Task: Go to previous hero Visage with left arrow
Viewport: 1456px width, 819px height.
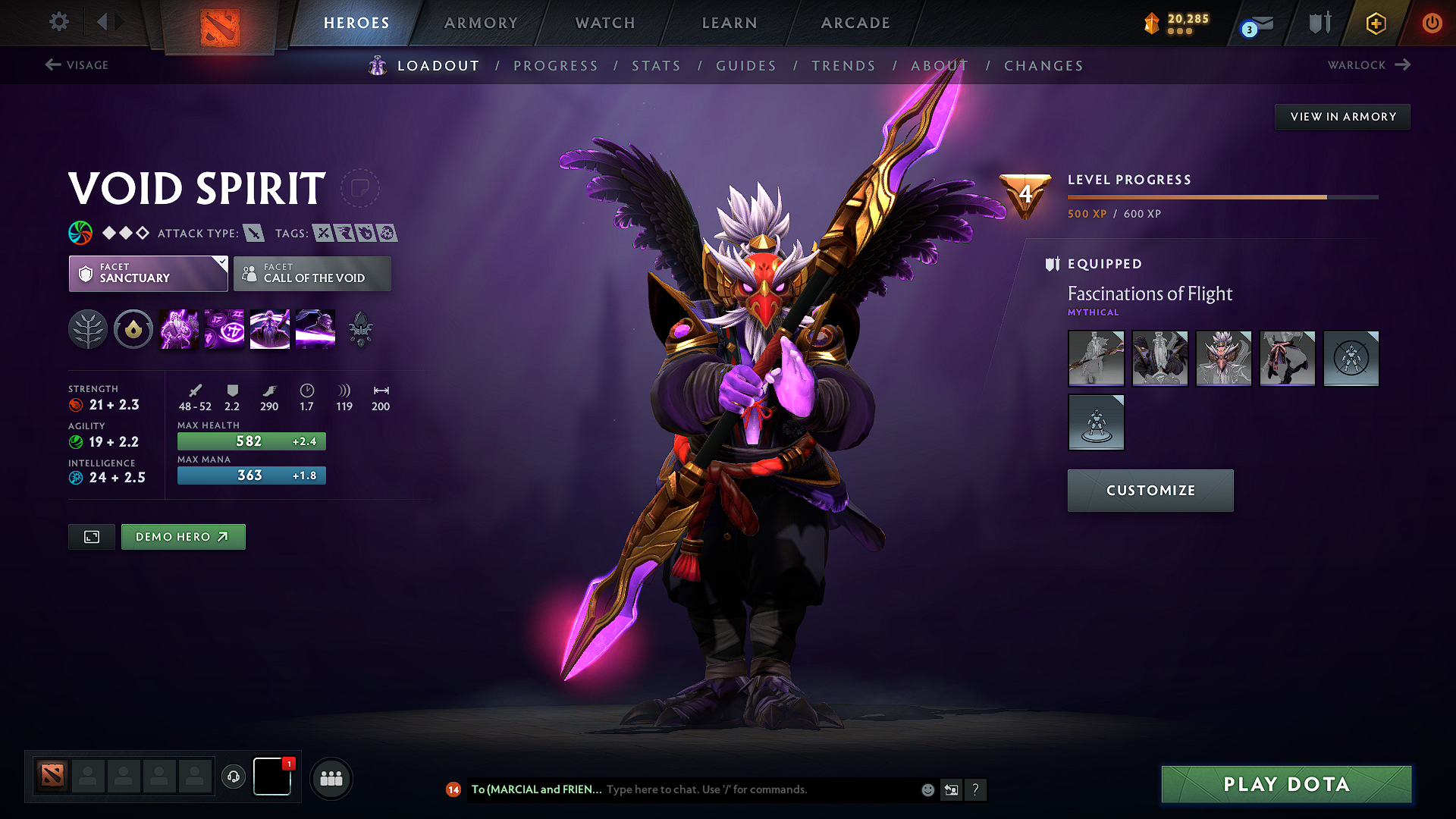Action: click(76, 65)
